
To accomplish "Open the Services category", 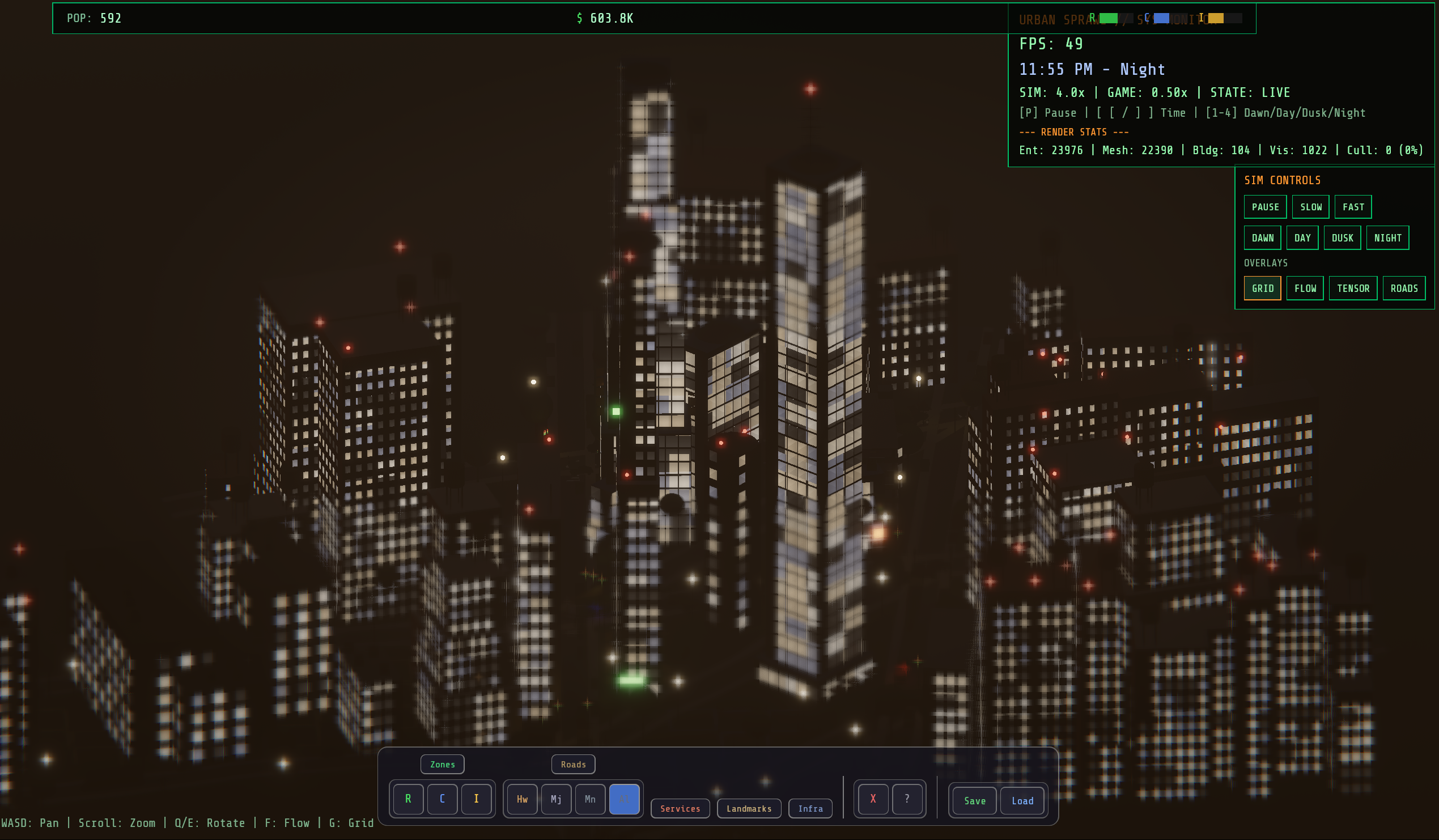I will click(680, 808).
